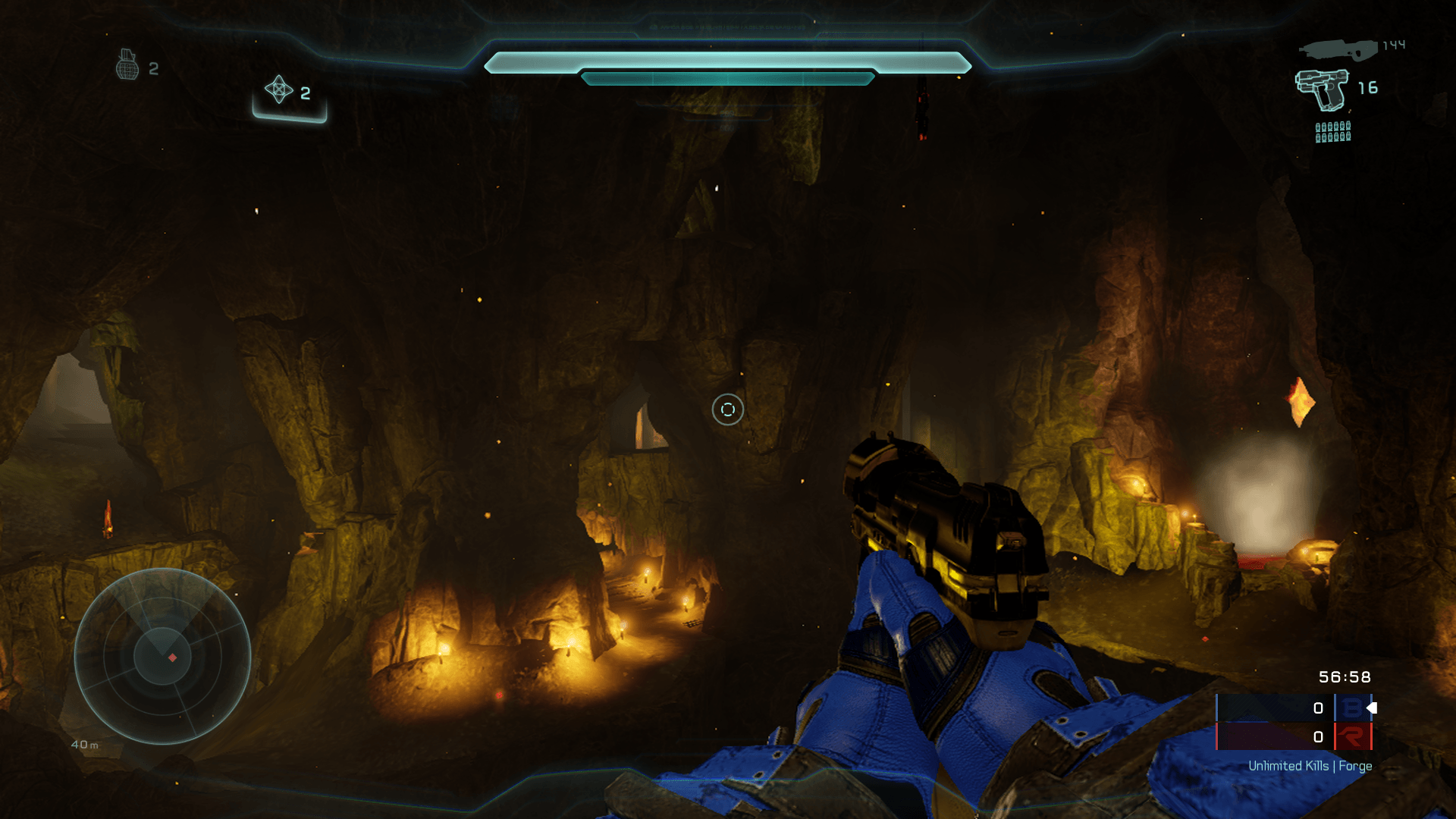The height and width of the screenshot is (819, 1456).
Task: Click the motion tracker radar
Action: 162,656
